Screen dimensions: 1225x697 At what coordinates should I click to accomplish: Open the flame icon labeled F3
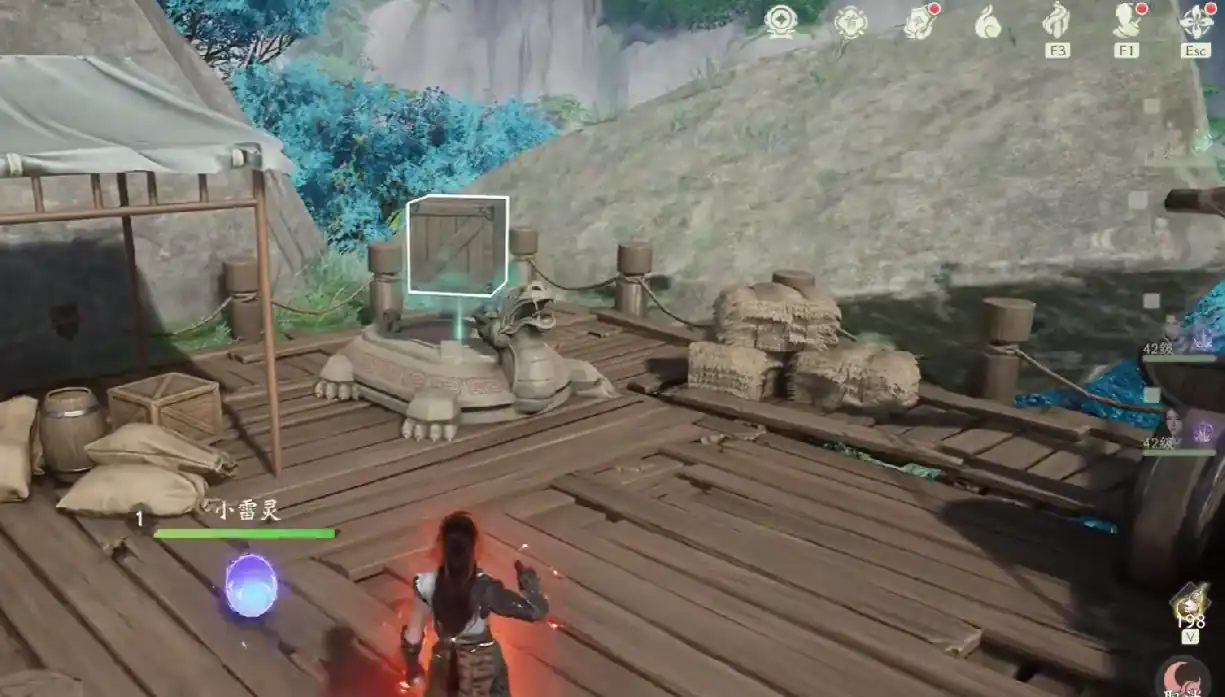point(1057,20)
